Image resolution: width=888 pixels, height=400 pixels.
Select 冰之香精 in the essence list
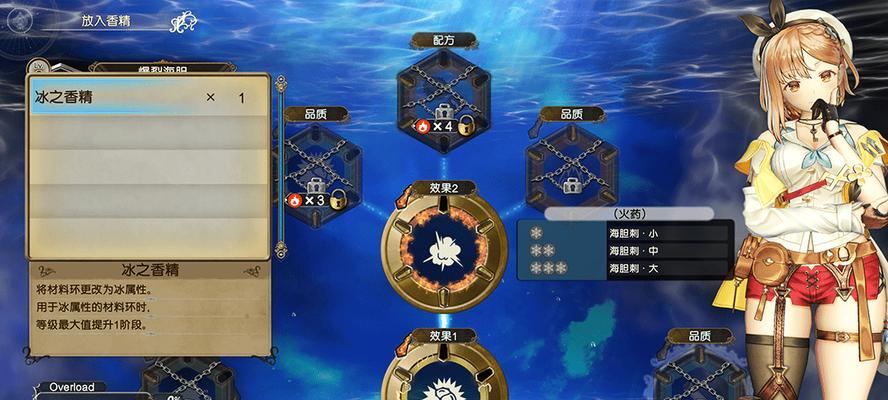coord(146,98)
